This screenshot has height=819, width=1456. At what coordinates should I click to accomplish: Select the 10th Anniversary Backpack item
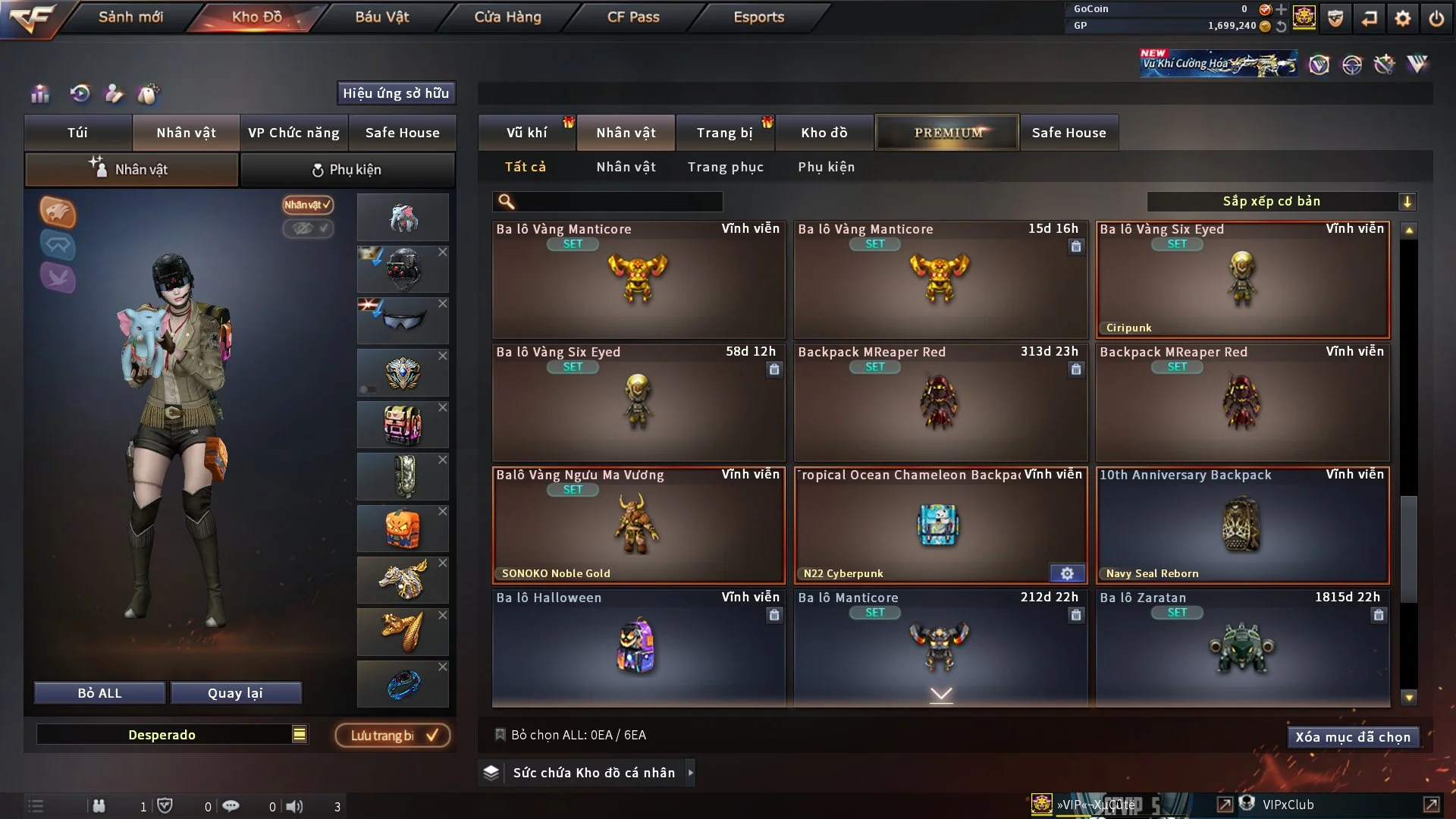tap(1242, 526)
